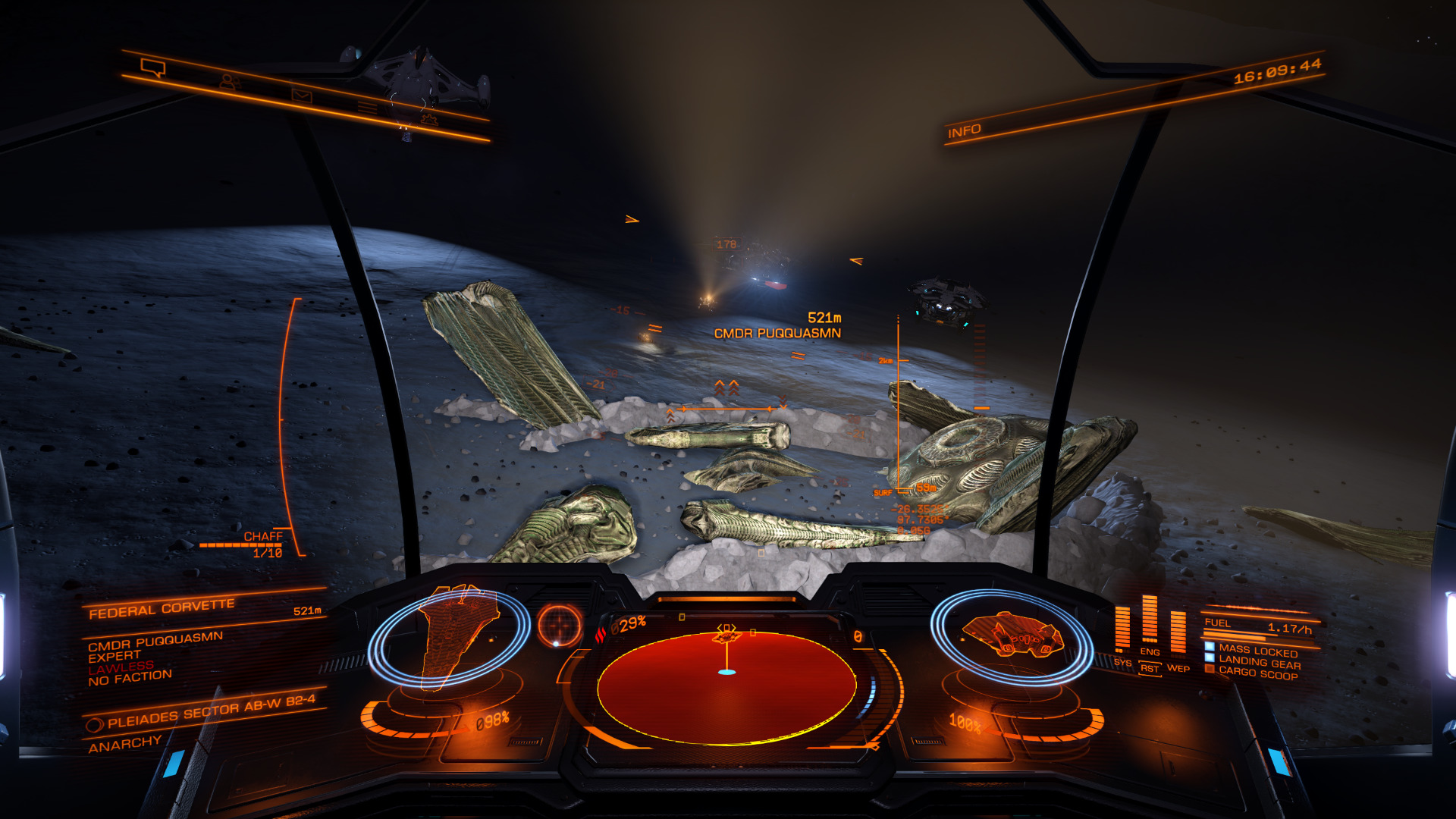Open the comms history list icon

[367, 108]
